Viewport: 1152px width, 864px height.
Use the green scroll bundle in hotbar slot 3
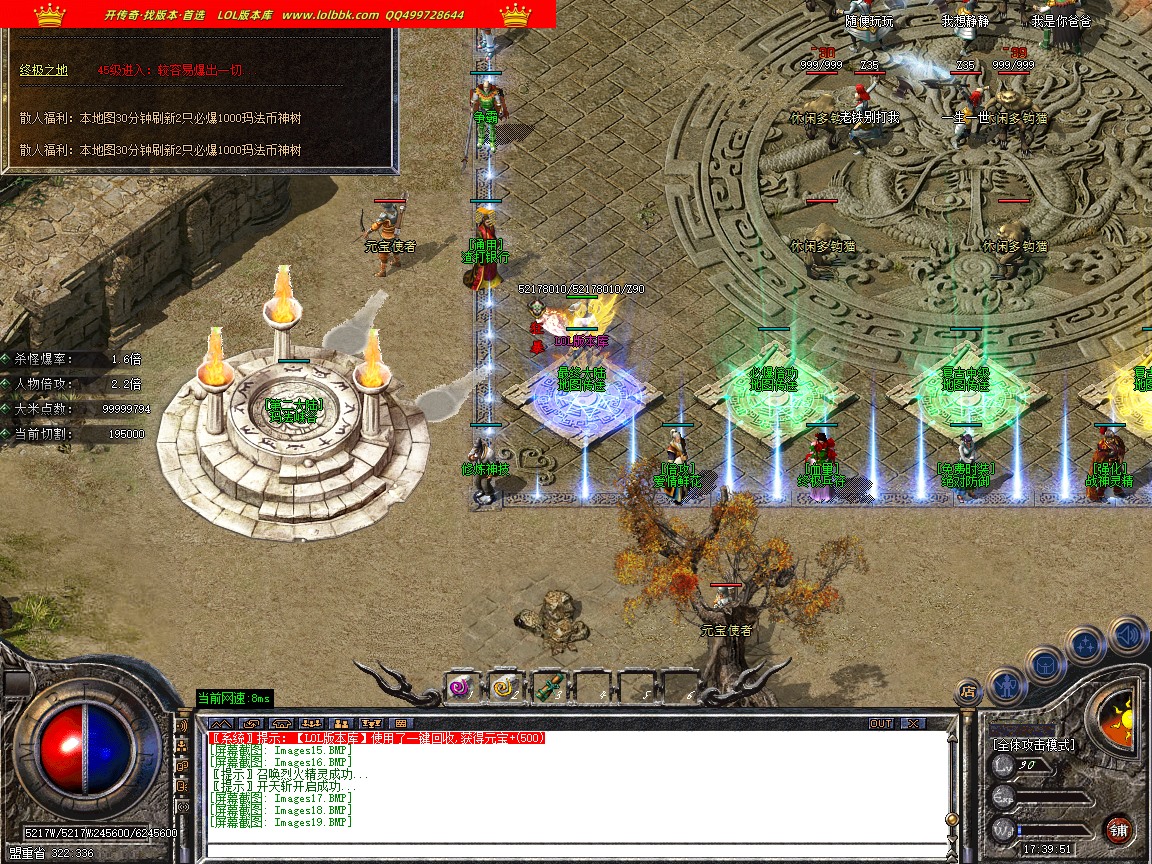coord(546,687)
